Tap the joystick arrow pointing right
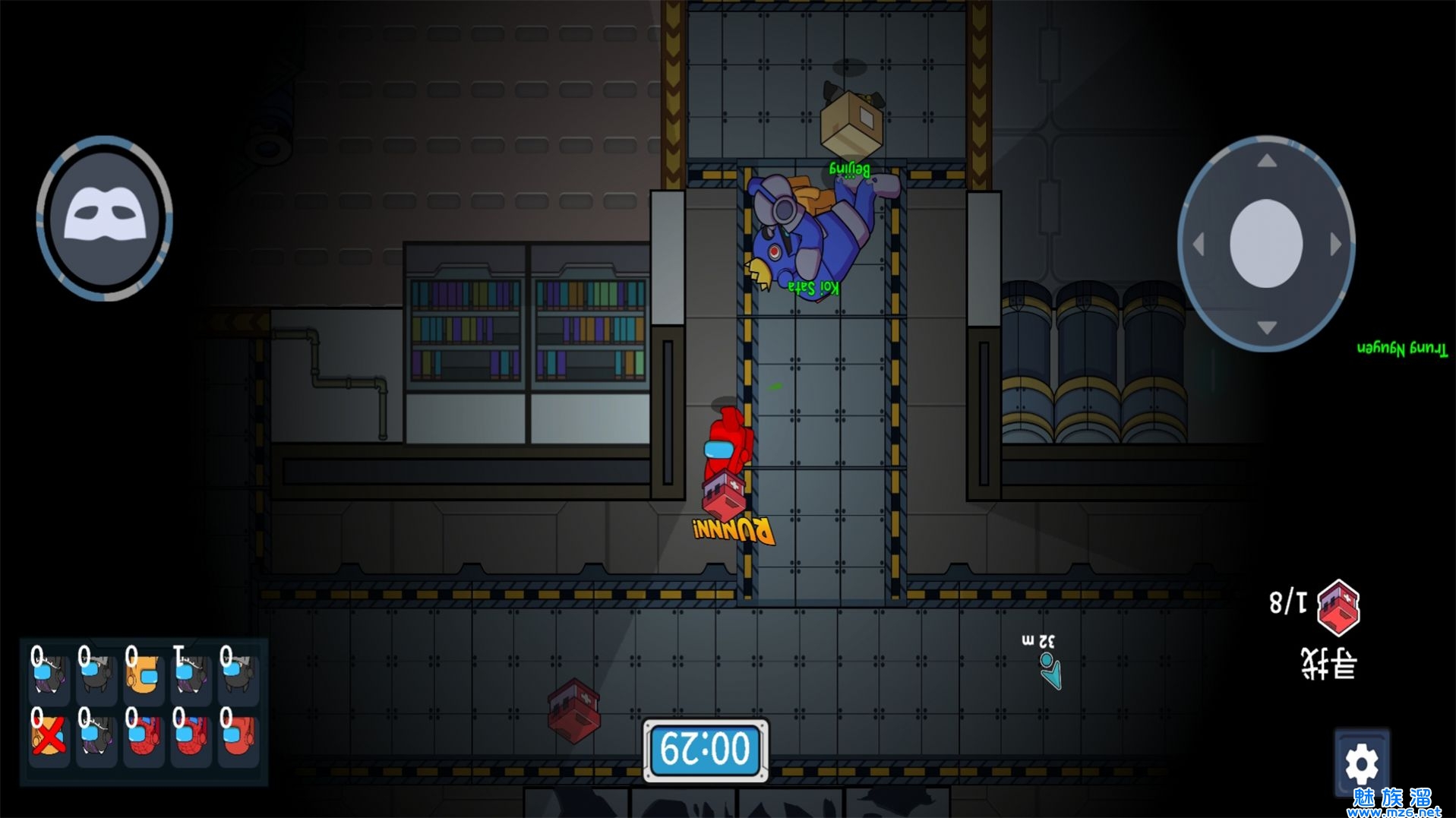 [1335, 245]
